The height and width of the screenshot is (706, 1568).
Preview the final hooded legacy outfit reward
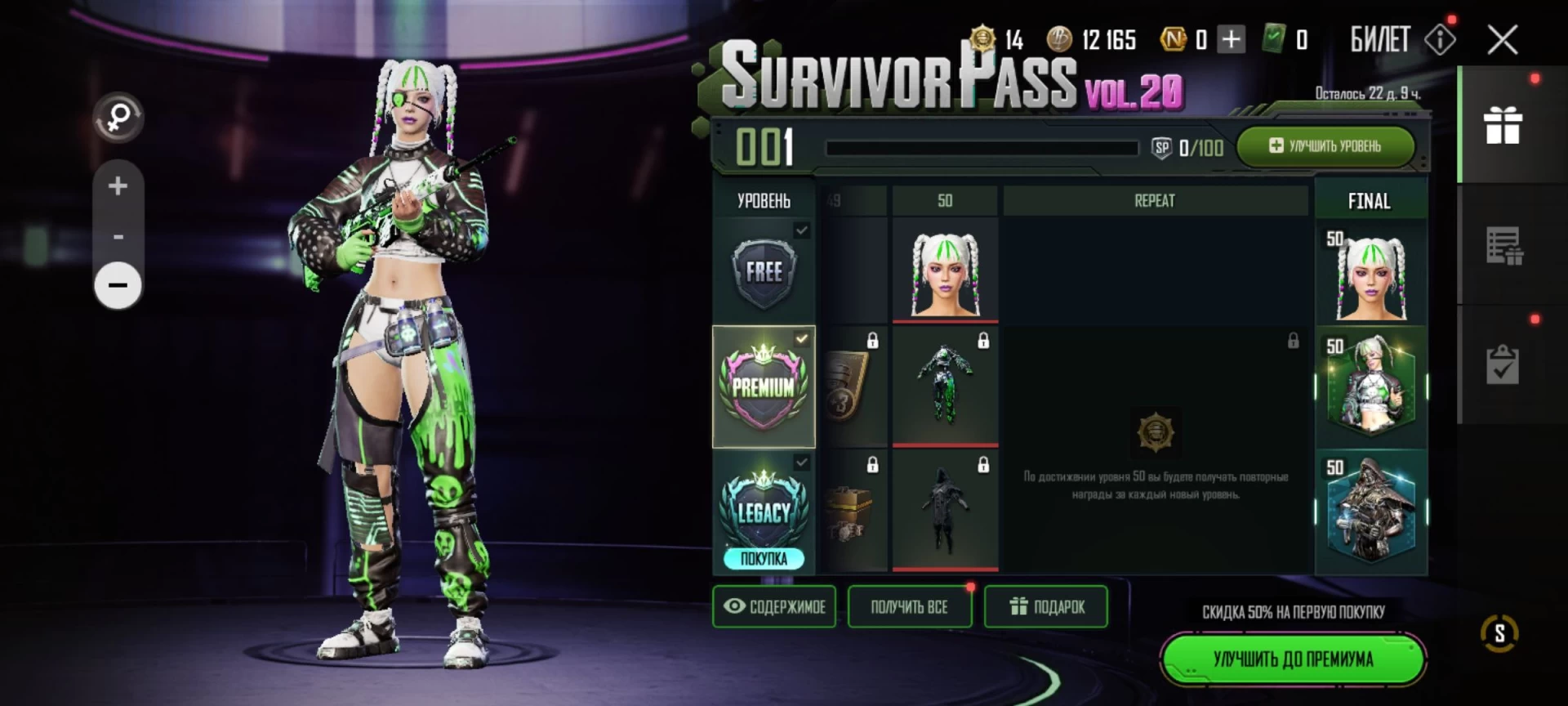point(1370,511)
